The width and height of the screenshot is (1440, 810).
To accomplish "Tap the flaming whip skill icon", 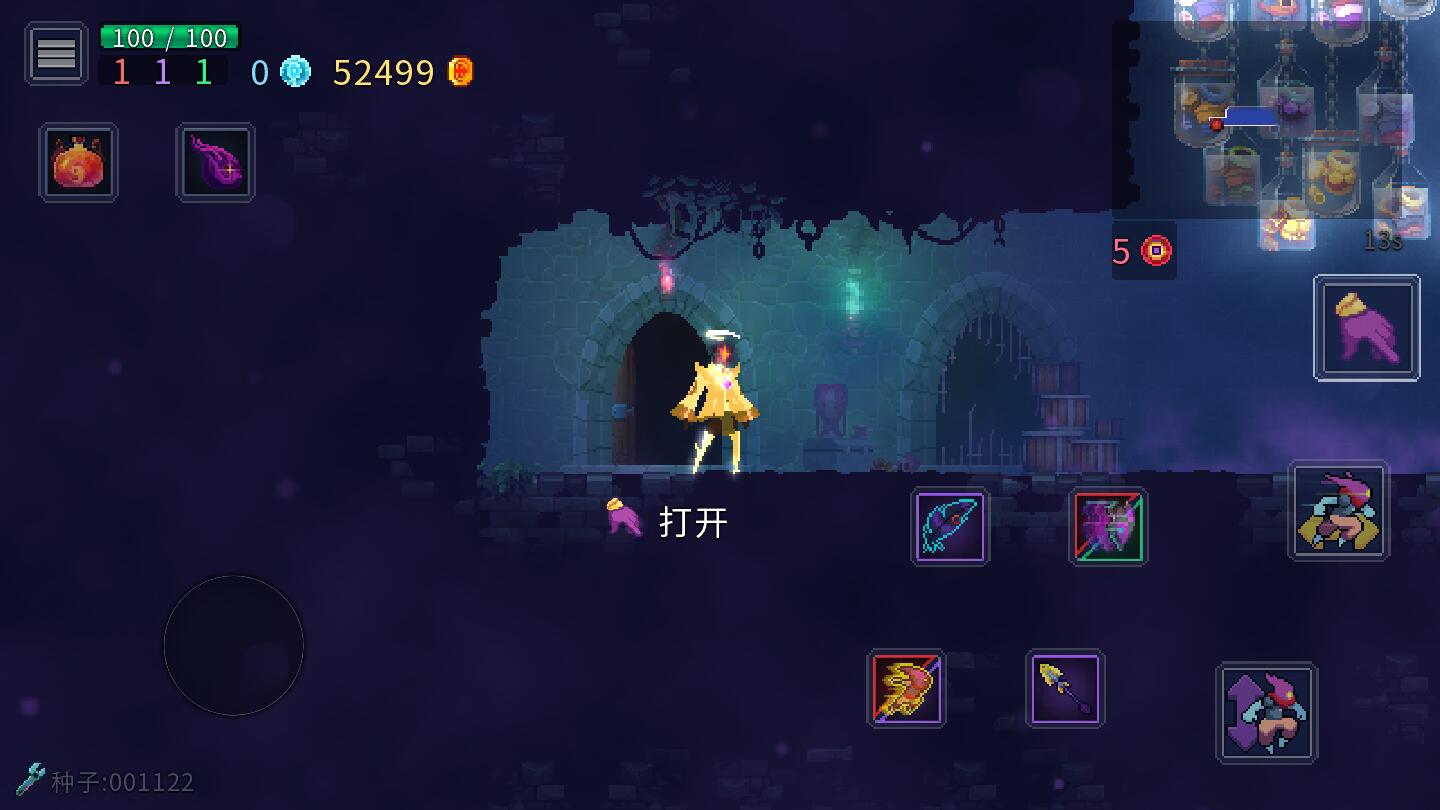I will [x=907, y=690].
